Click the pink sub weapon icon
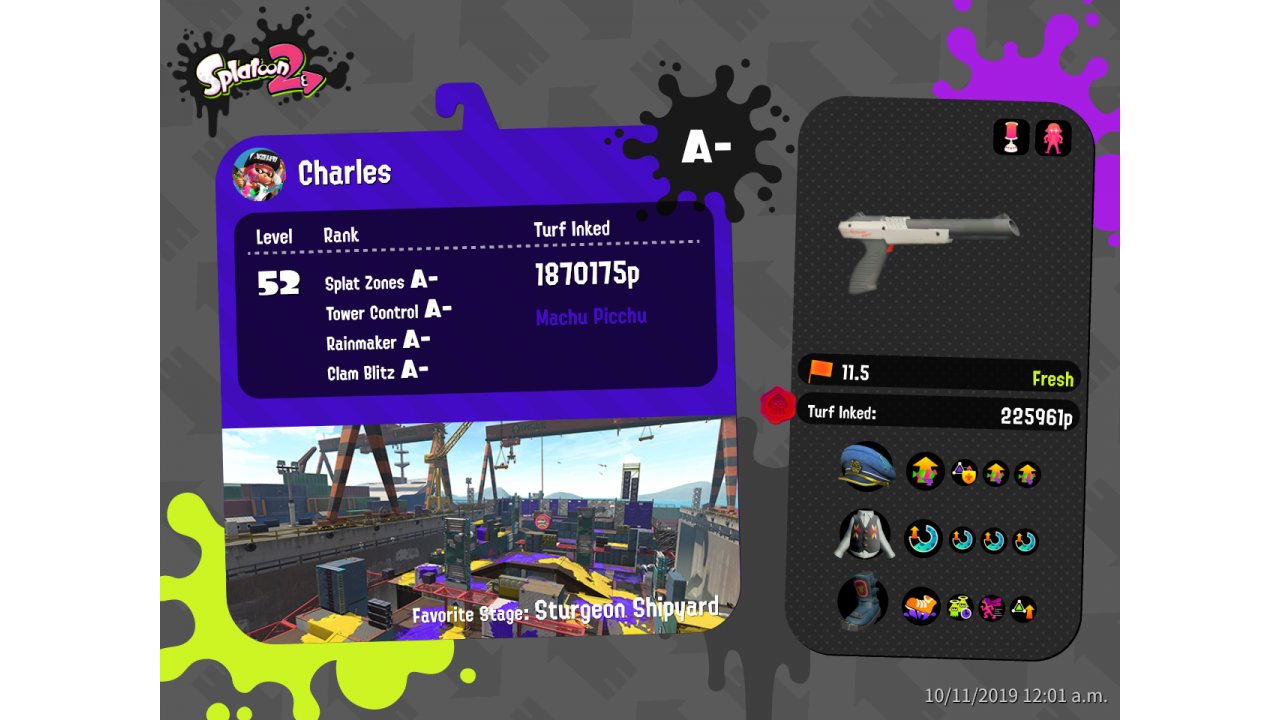Image resolution: width=1280 pixels, height=720 pixels. [1011, 137]
